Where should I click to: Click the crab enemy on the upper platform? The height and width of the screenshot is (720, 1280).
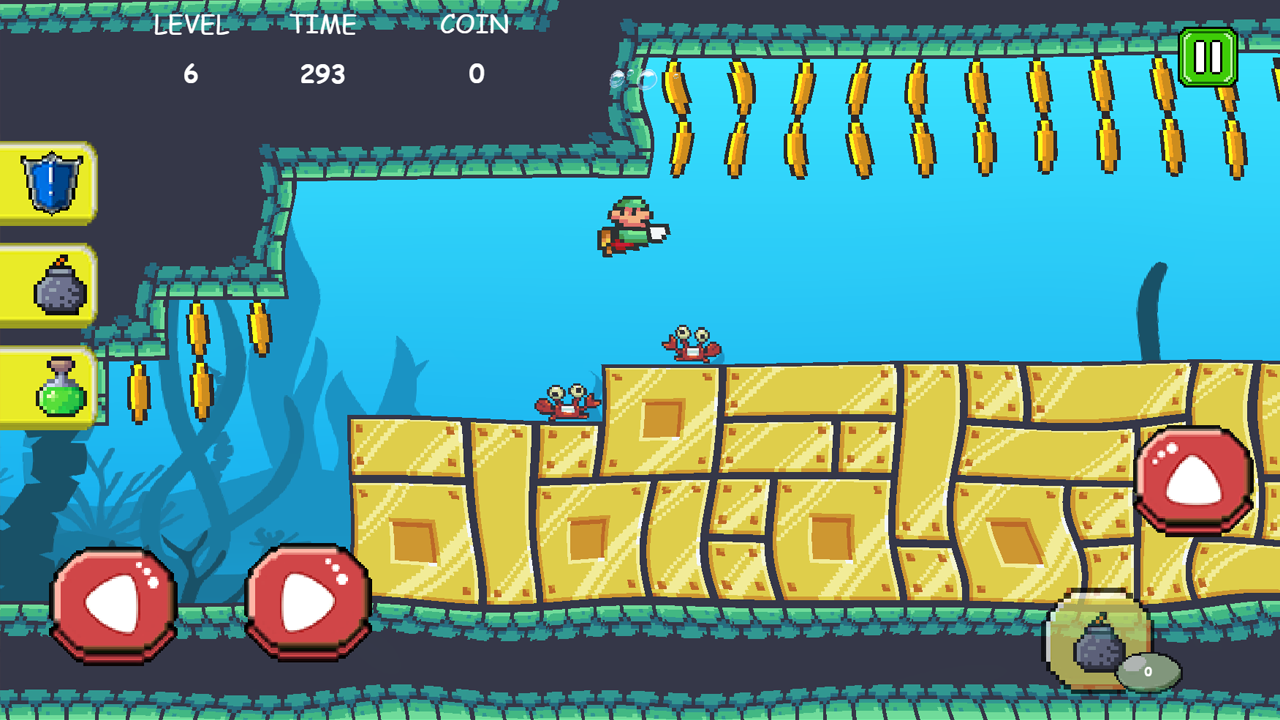pyautogui.click(x=690, y=343)
